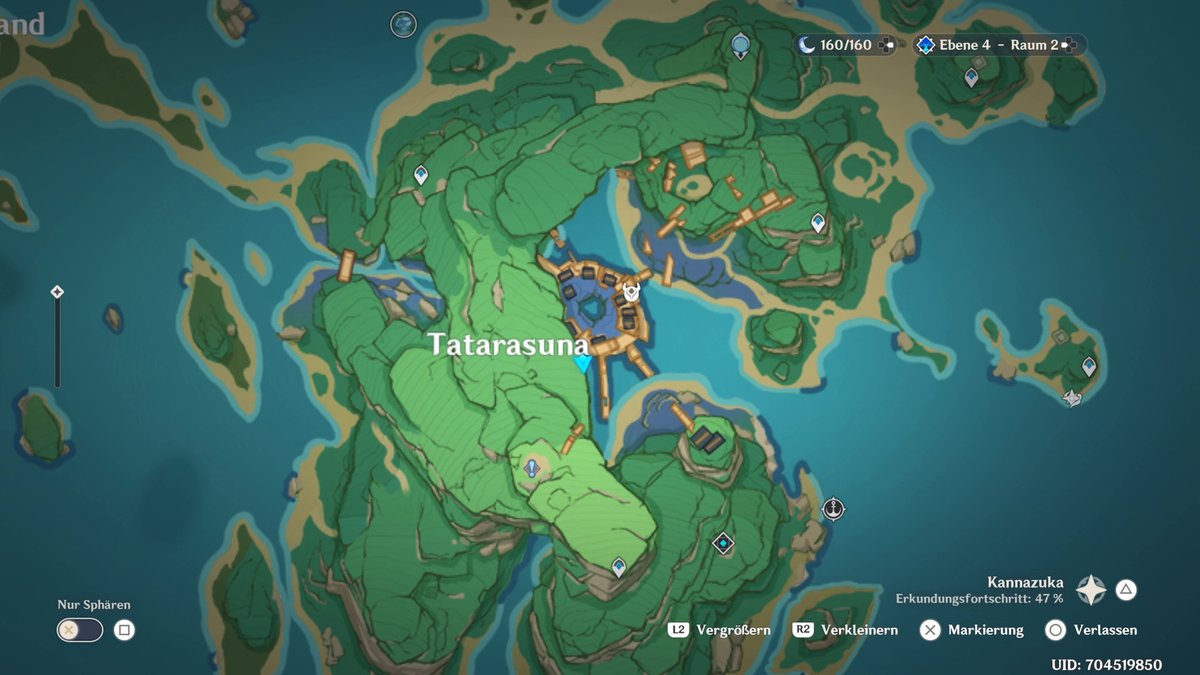Select the Statue of the Seven marker
This screenshot has height=675, width=1200.
coord(740,45)
